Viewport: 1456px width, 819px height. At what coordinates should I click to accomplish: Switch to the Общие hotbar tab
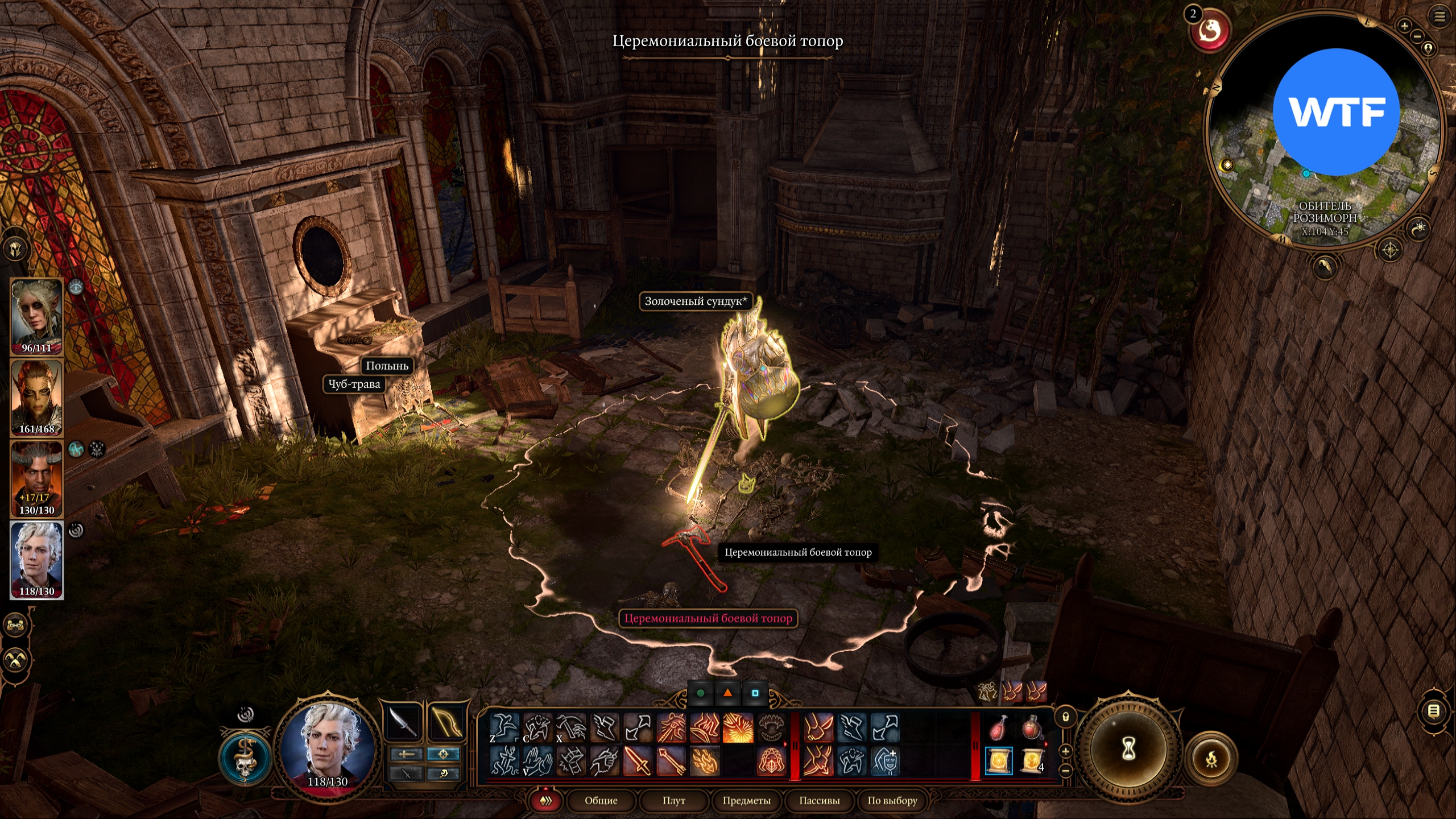[601, 801]
